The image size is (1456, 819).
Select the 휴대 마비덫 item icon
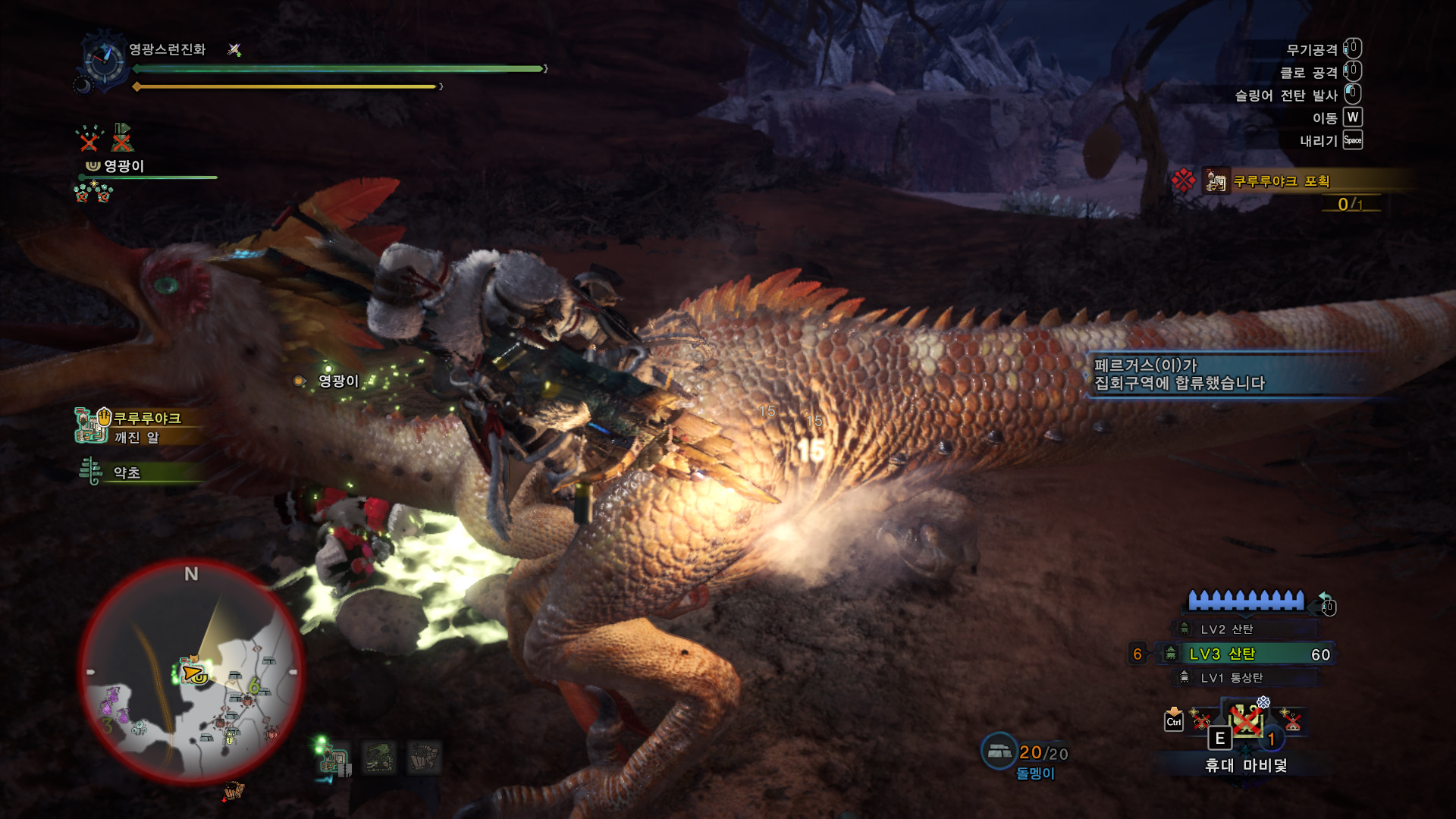[x=1247, y=721]
